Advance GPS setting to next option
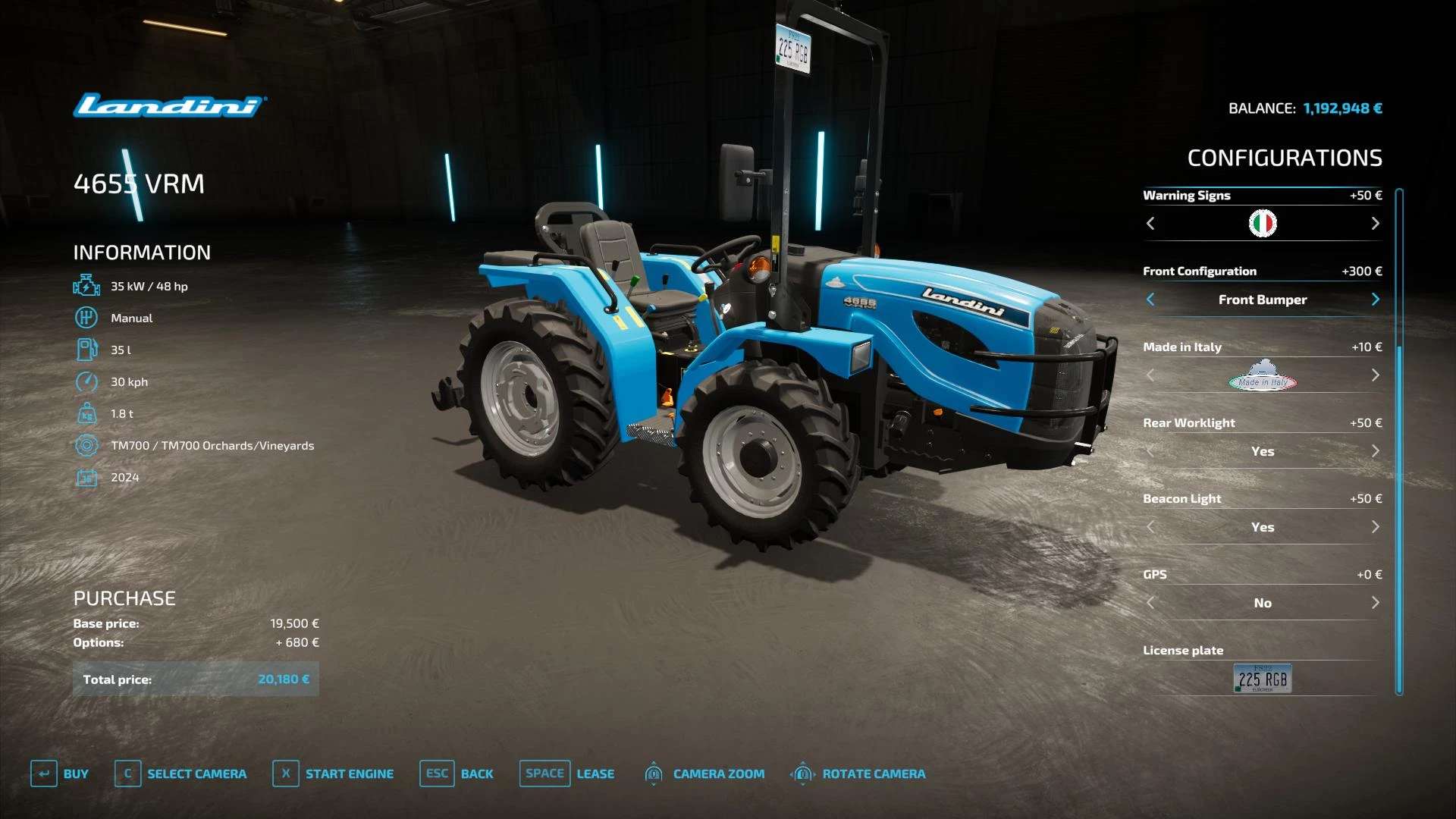Image resolution: width=1456 pixels, height=819 pixels. click(1375, 603)
